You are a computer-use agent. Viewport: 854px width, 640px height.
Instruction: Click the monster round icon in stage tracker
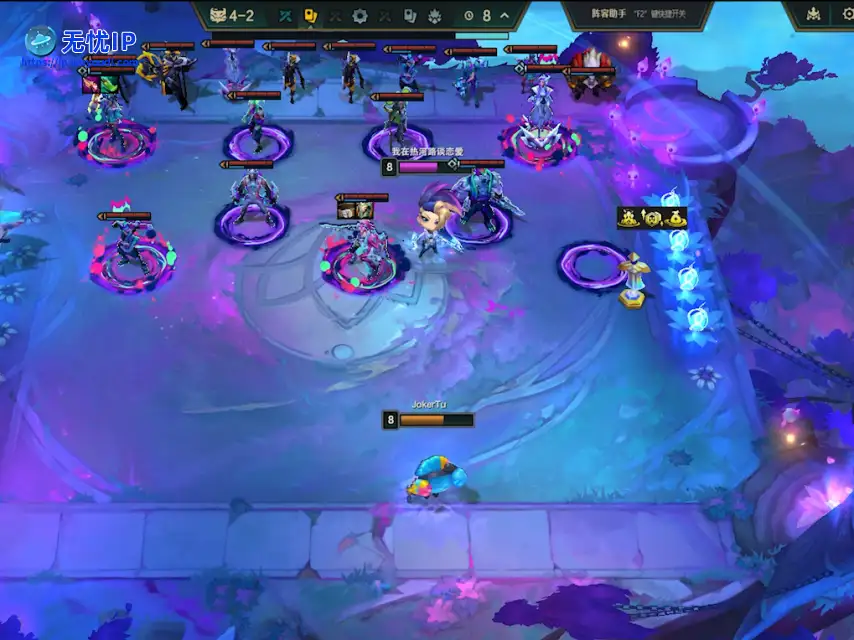click(x=434, y=16)
